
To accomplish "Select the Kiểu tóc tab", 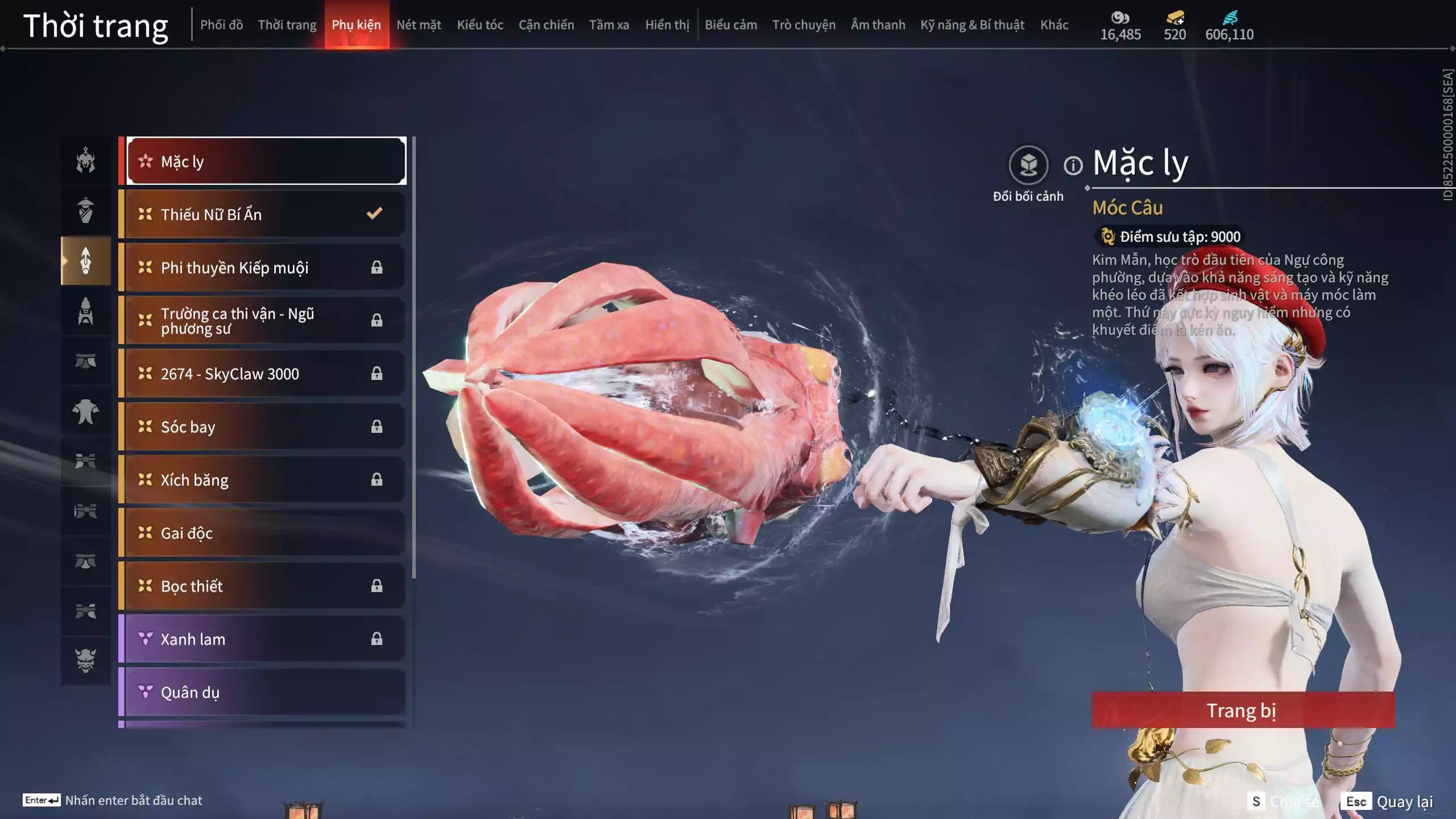I will pos(480,25).
